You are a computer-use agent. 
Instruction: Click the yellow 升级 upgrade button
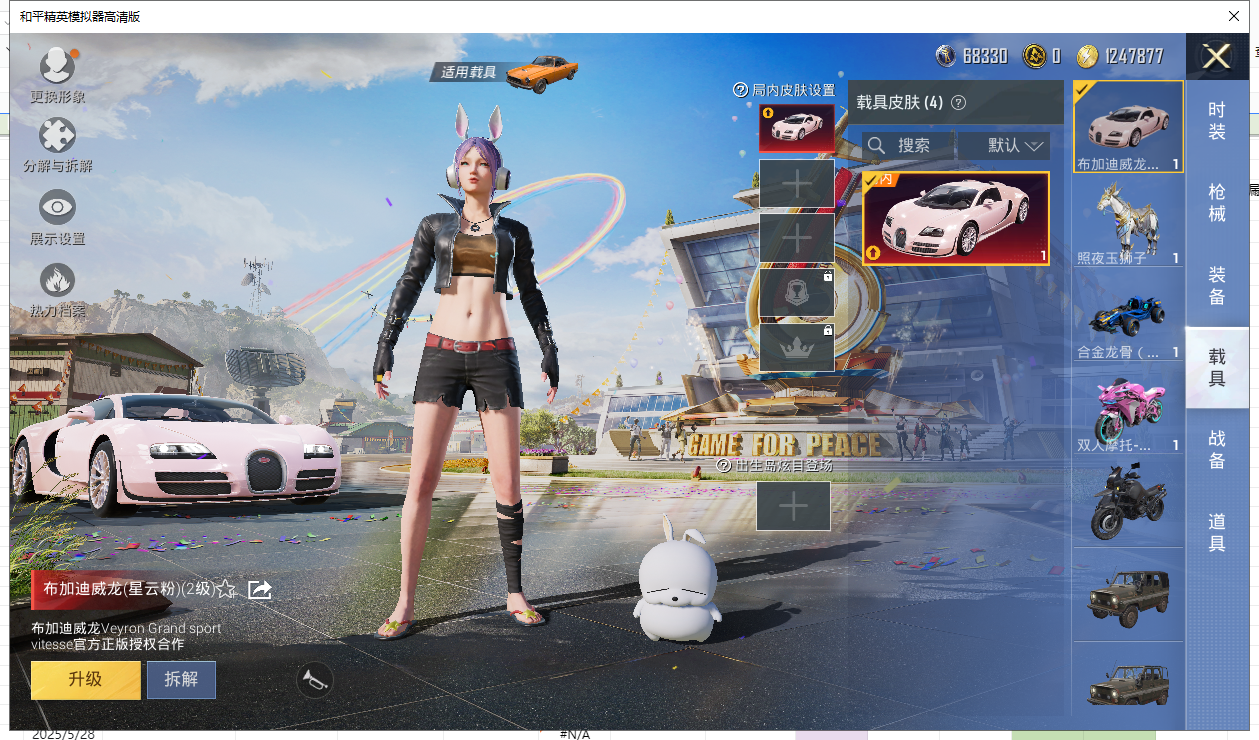pyautogui.click(x=85, y=680)
